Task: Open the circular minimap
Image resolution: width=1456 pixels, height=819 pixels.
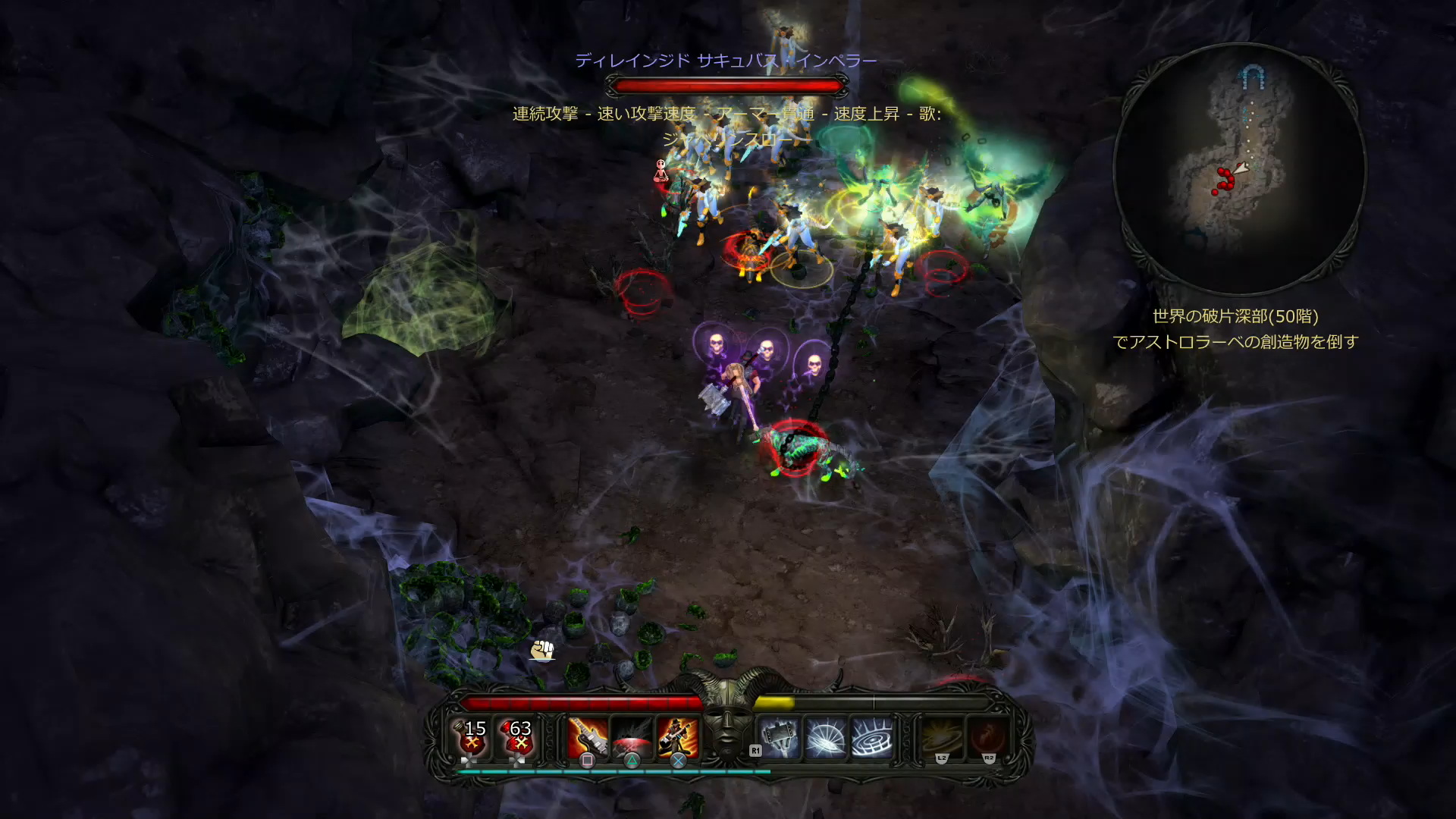Action: coord(1239,170)
